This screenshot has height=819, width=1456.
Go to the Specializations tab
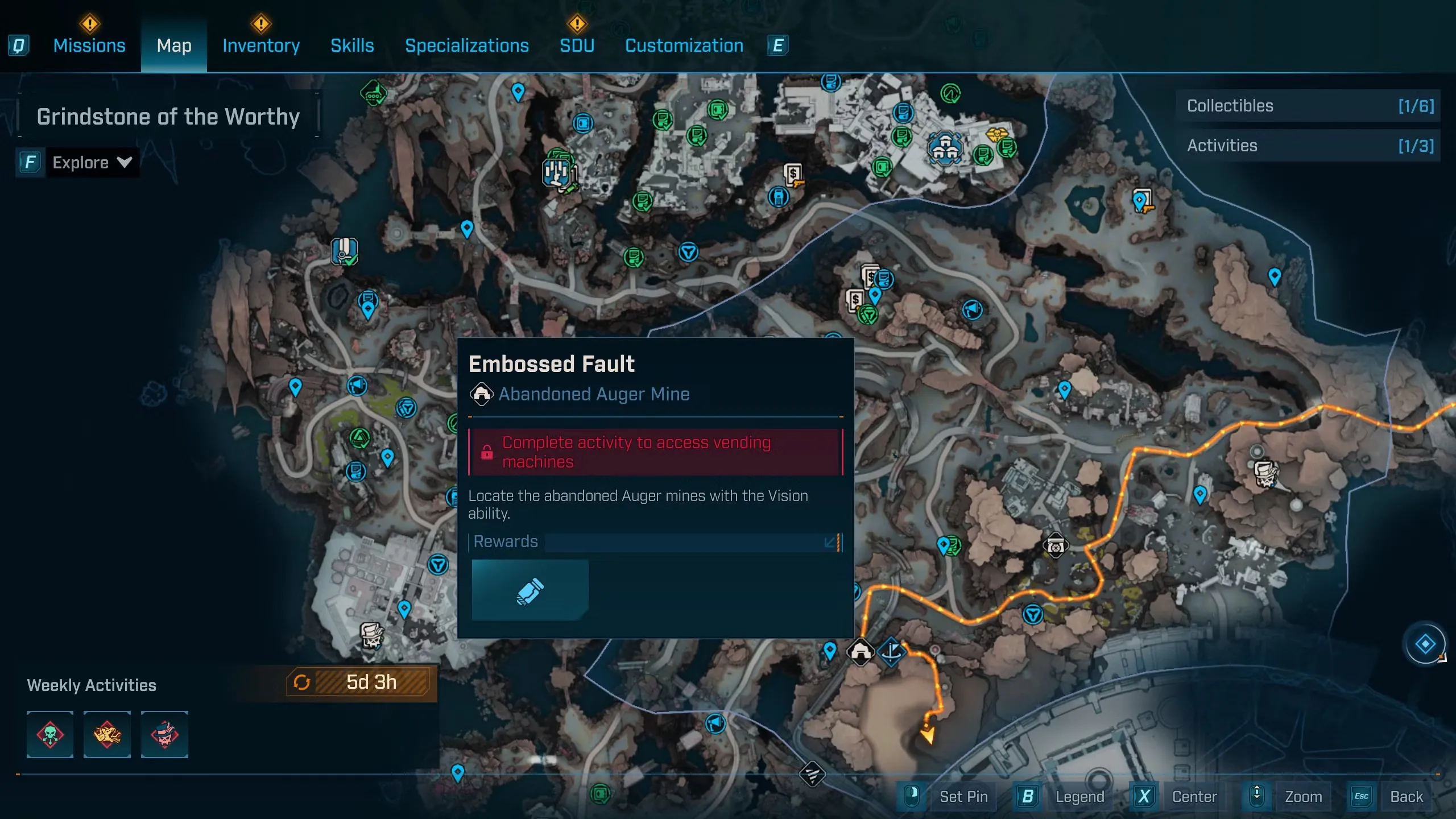click(466, 45)
